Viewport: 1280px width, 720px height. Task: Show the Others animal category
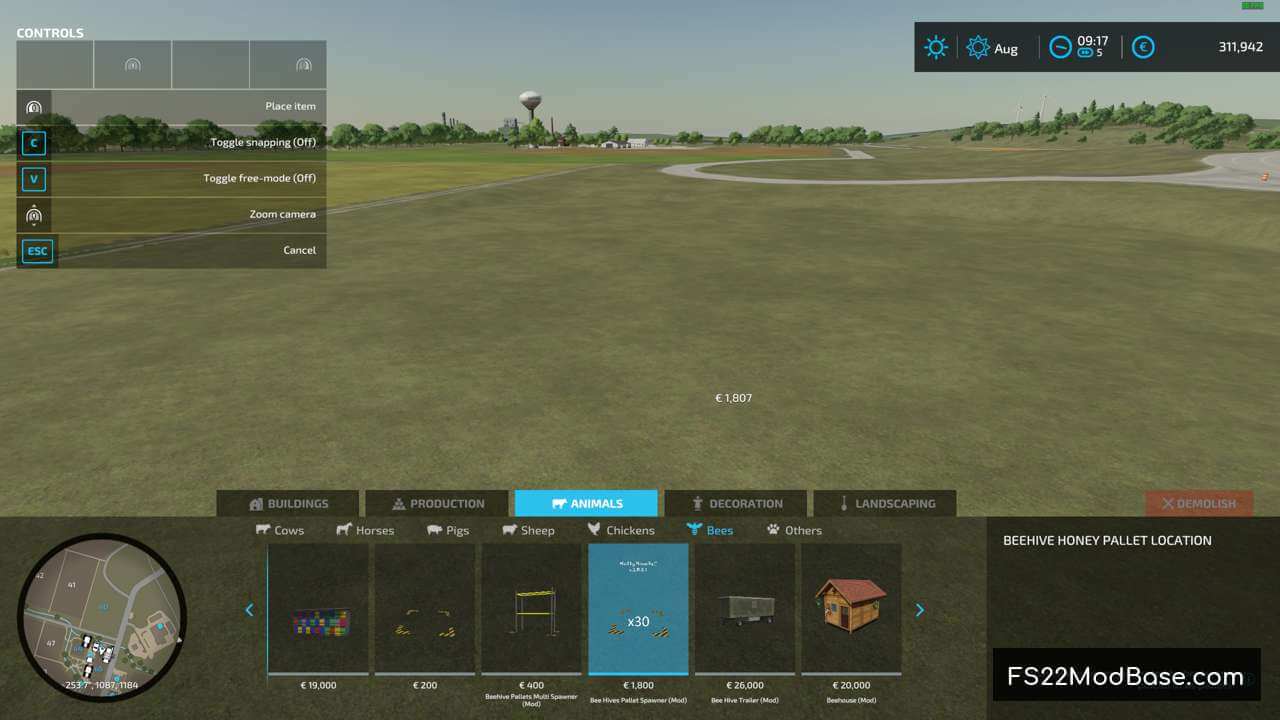[x=794, y=530]
